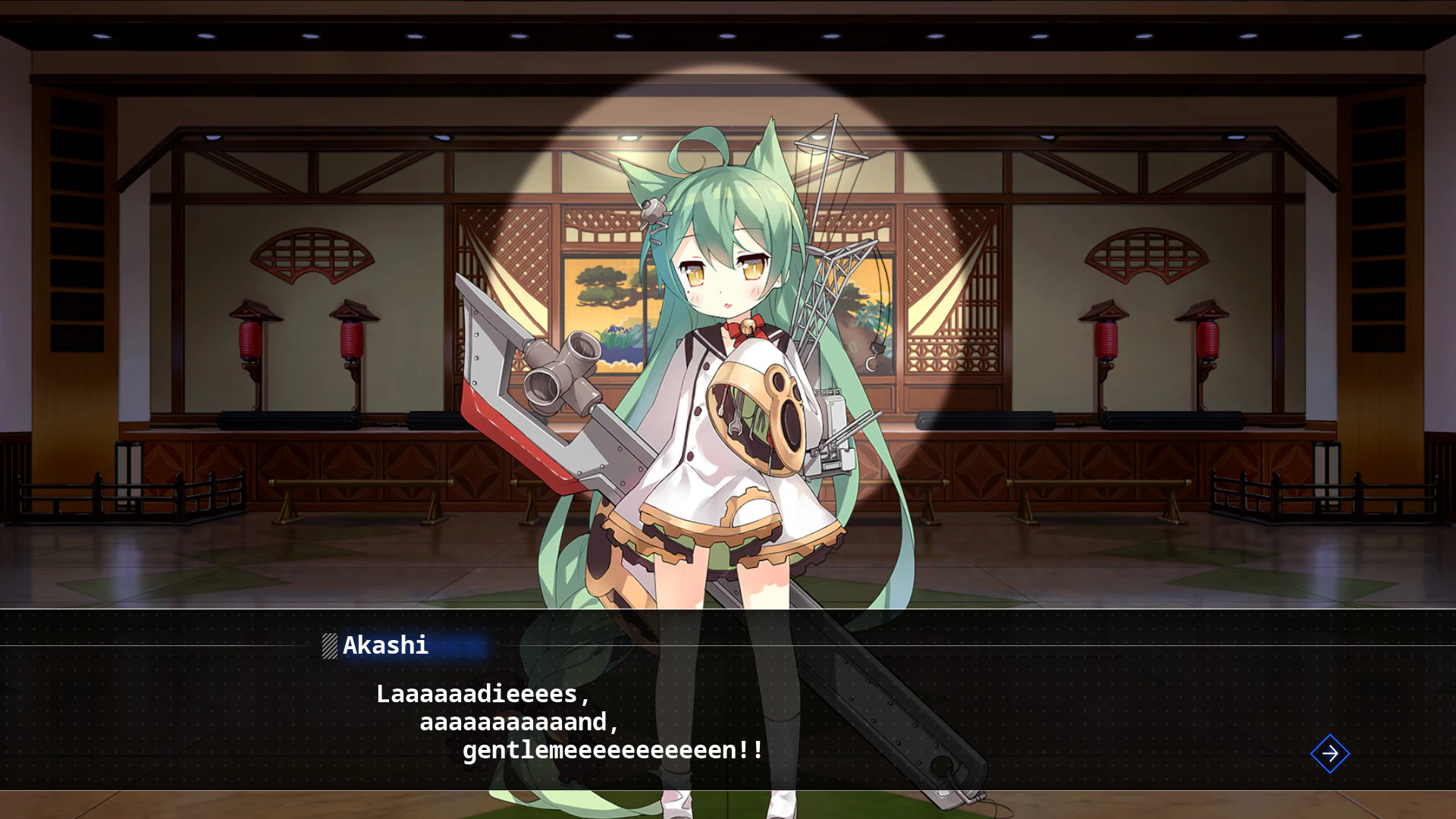Click the white arrow inside the diamond button
The height and width of the screenshot is (819, 1456).
pos(1329,753)
